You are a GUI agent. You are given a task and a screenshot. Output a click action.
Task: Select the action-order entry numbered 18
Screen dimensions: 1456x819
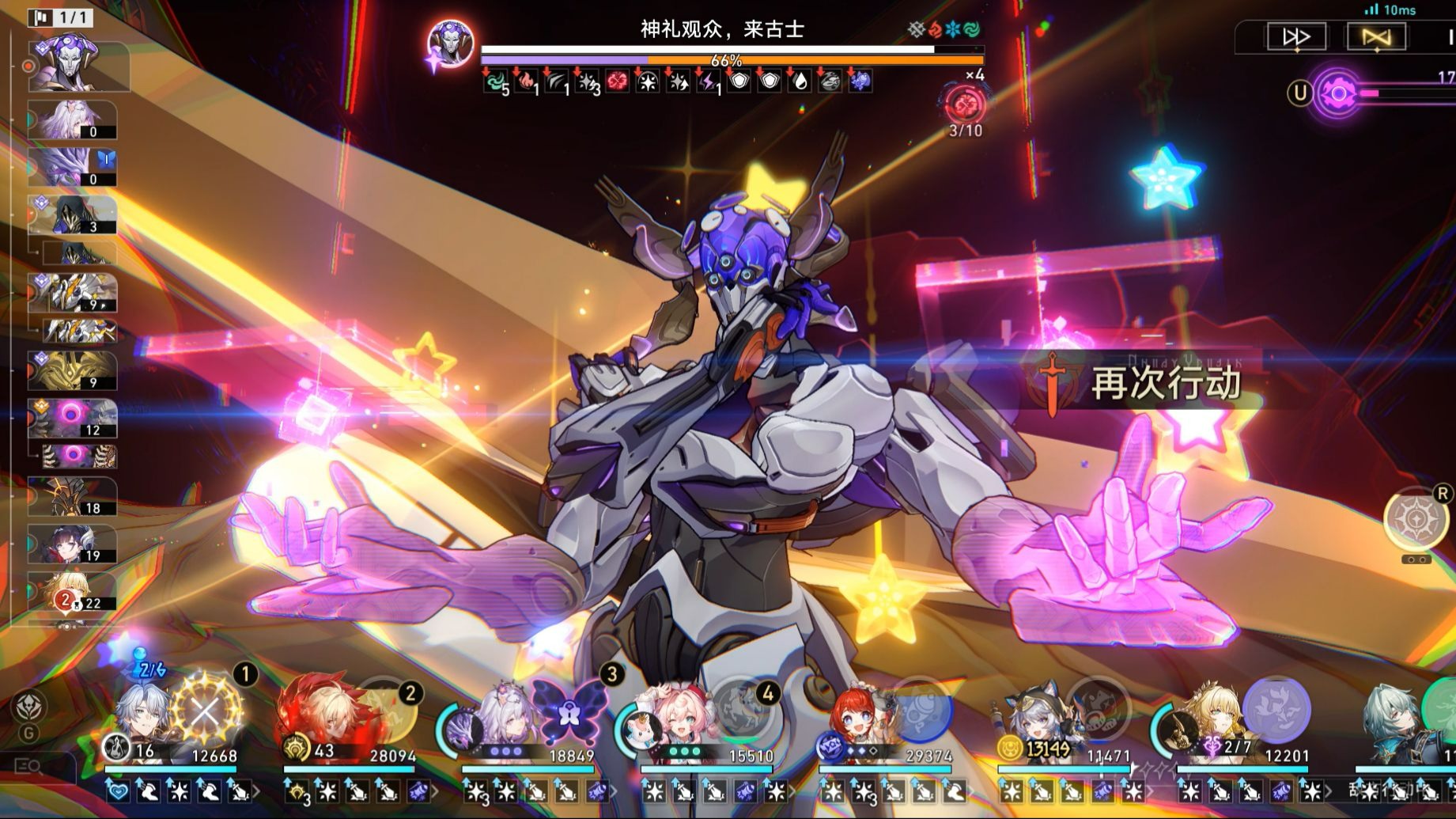73,497
